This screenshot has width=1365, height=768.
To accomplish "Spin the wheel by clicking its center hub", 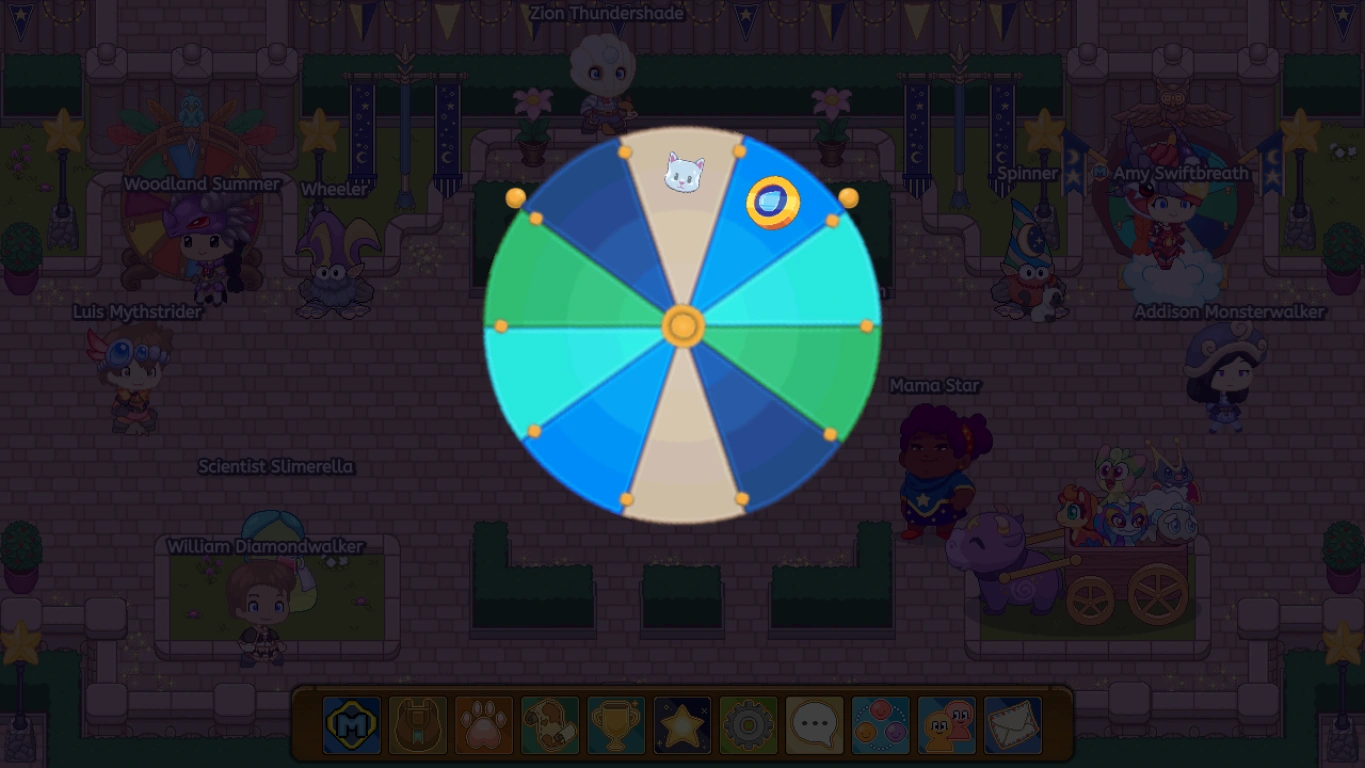I will [683, 325].
